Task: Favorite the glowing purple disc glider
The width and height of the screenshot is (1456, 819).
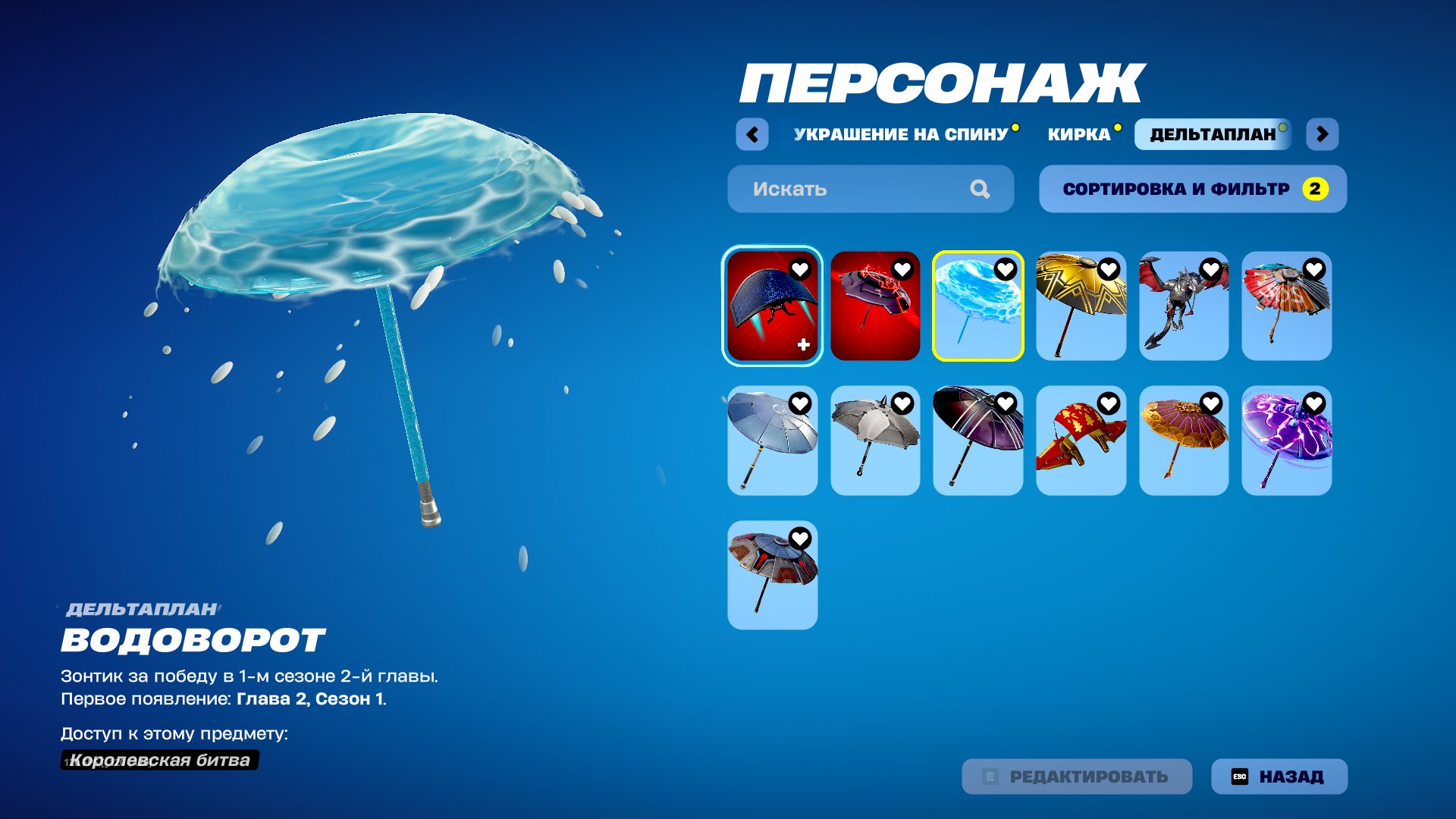Action: coord(1314,403)
